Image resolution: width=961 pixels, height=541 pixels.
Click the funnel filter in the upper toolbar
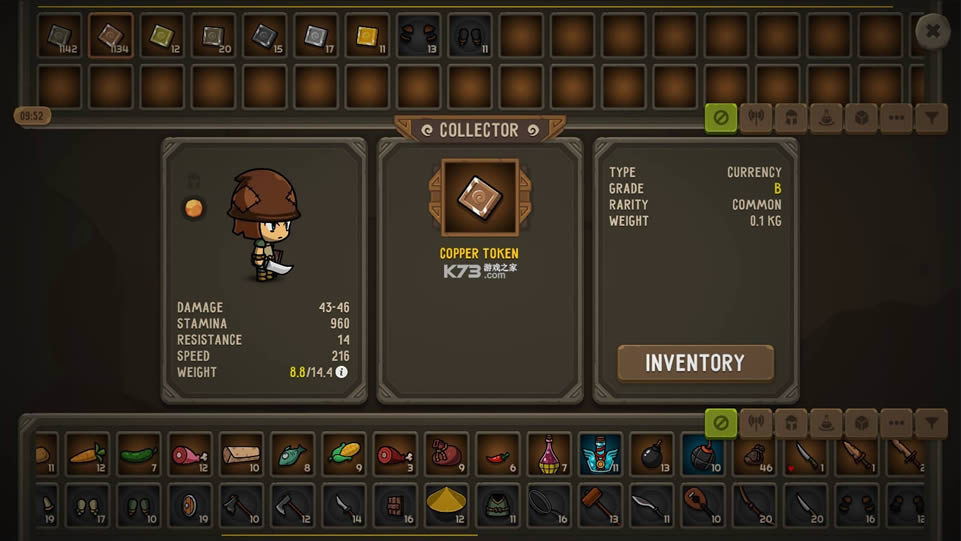pyautogui.click(x=931, y=118)
